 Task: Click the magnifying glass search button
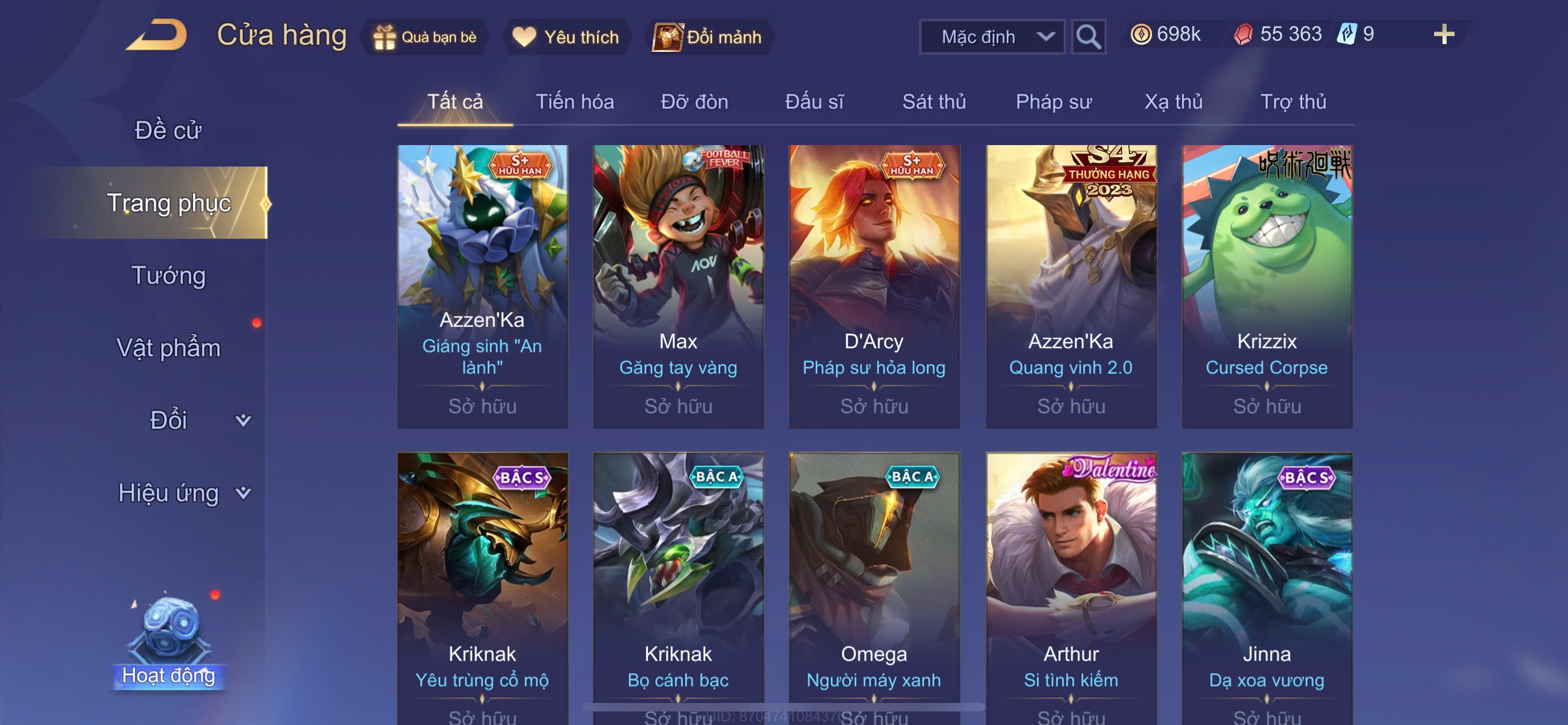pos(1088,37)
